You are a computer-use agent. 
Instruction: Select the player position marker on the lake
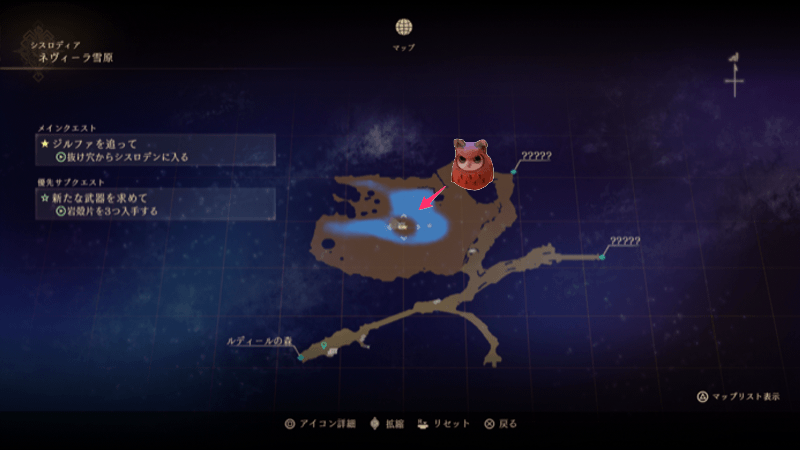point(402,228)
